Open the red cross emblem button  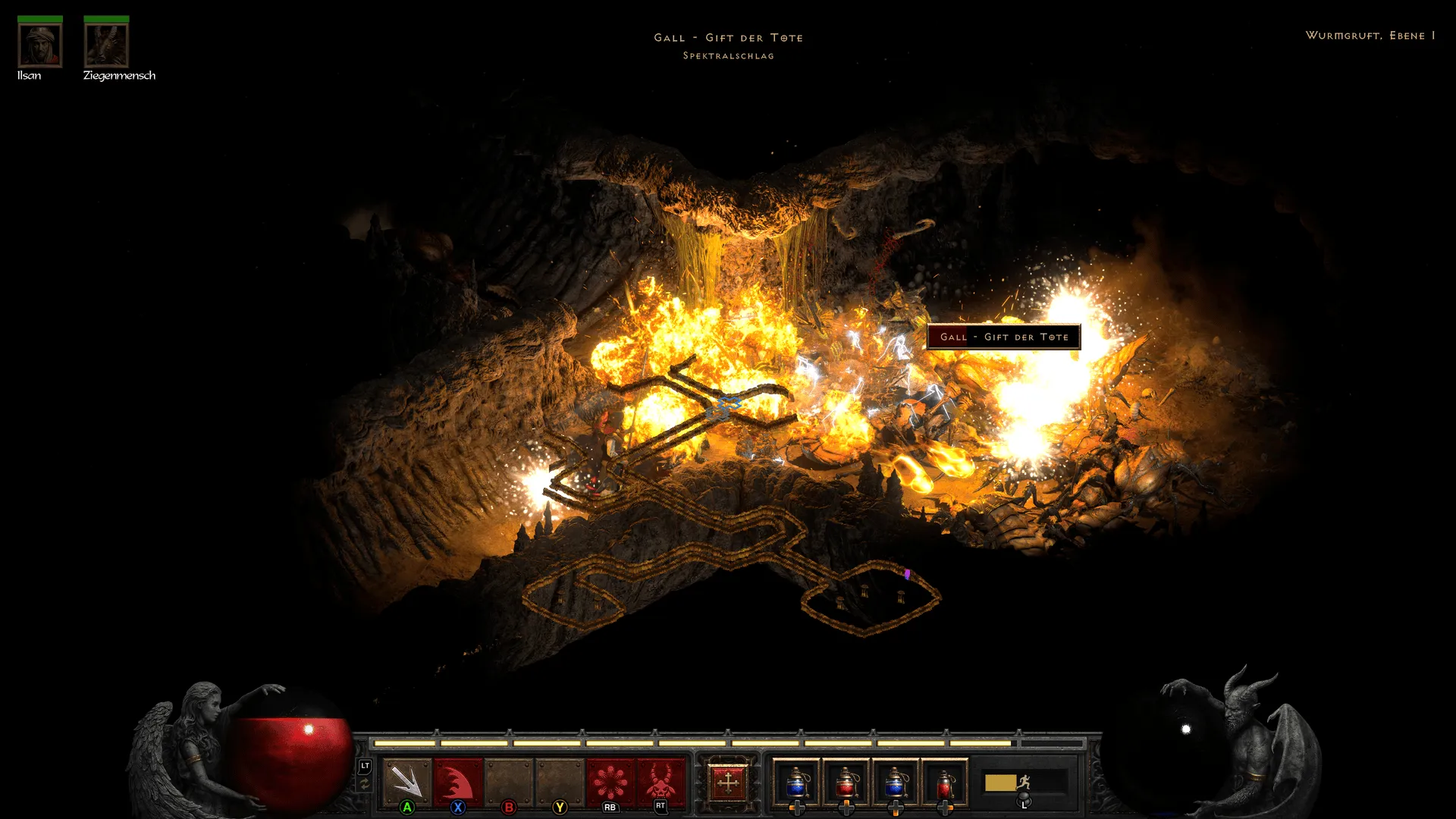click(727, 783)
